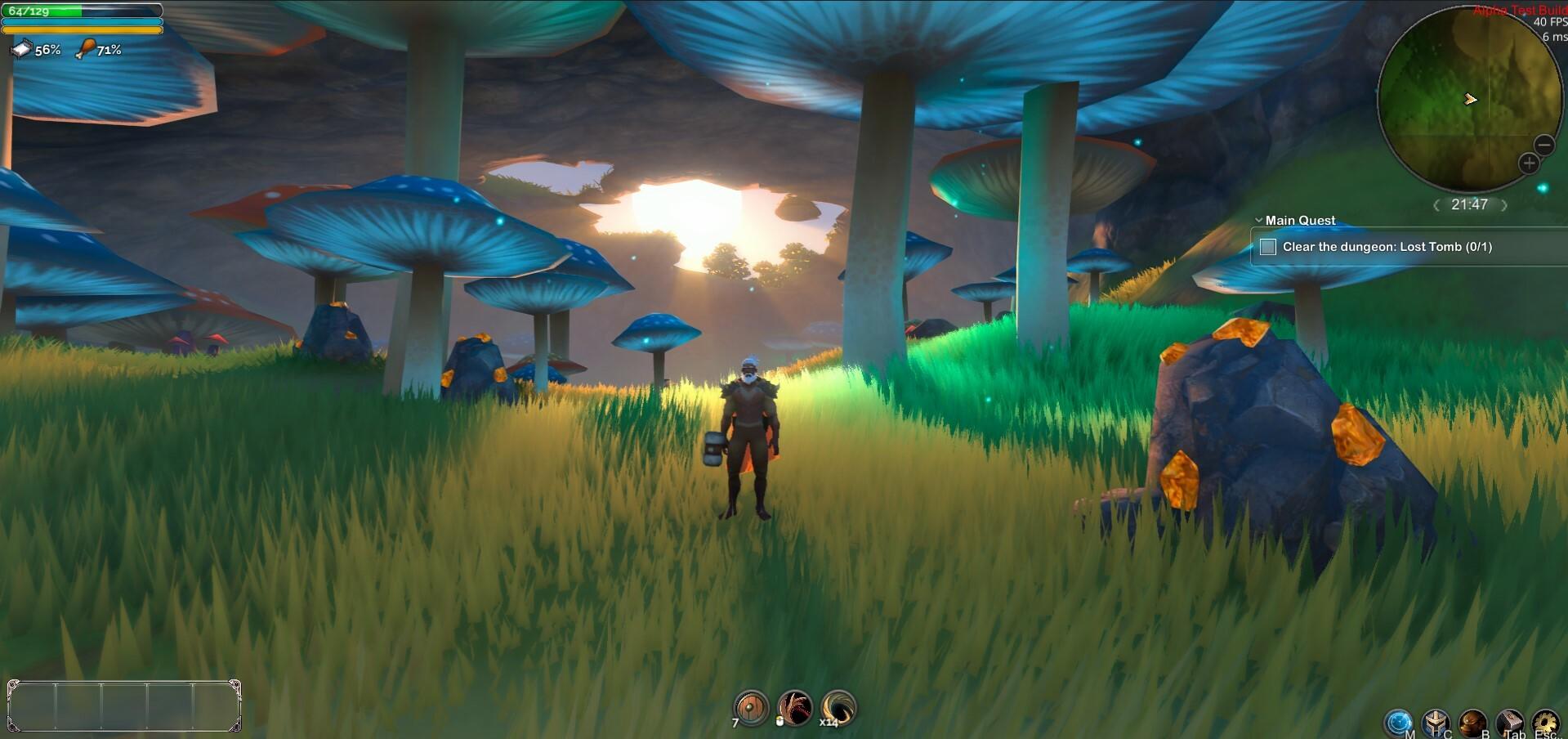Zoom out on the minimap
This screenshot has height=739, width=1568.
1543,146
